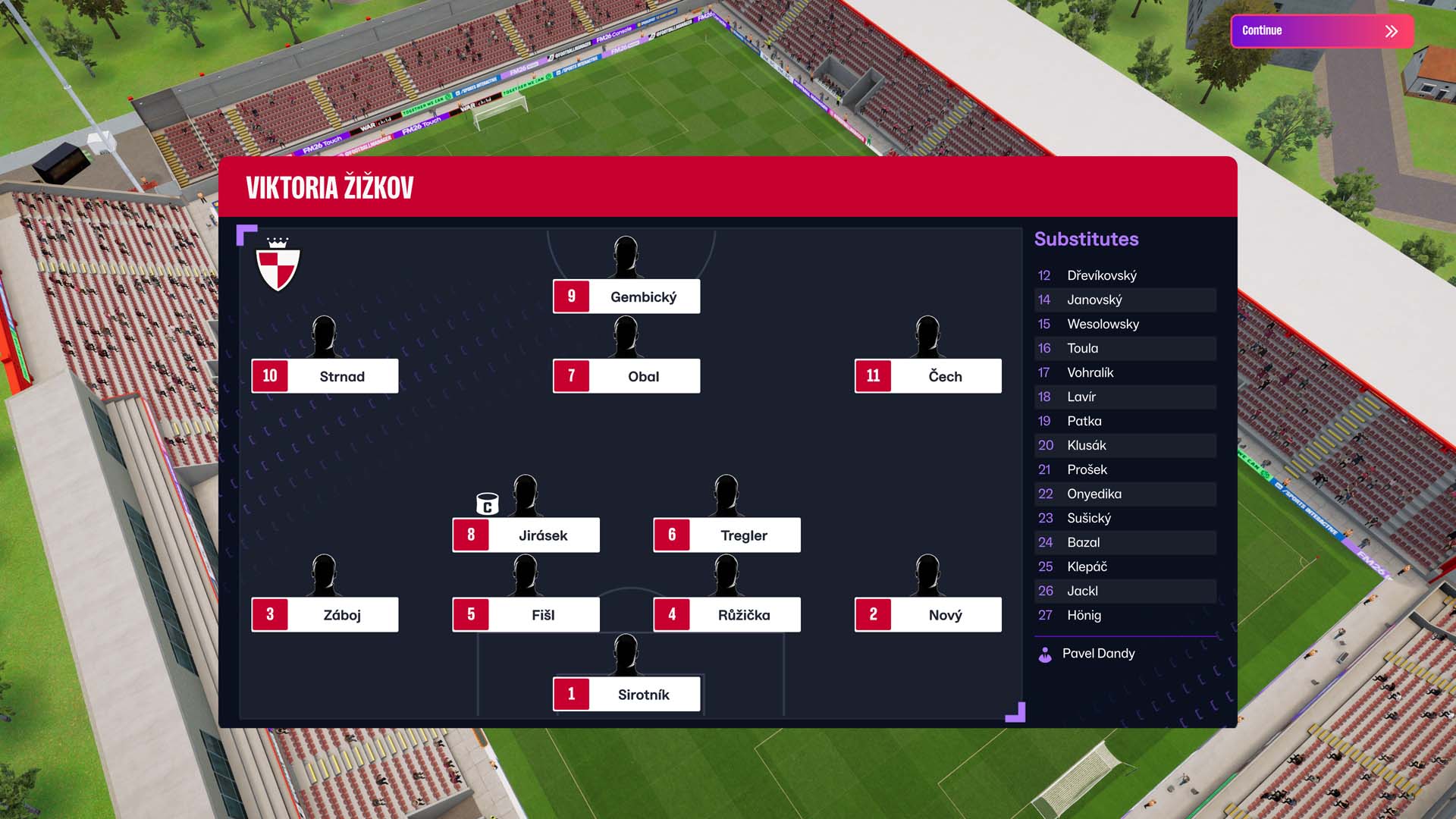
Task: Click the Continue button
Action: point(1322,31)
